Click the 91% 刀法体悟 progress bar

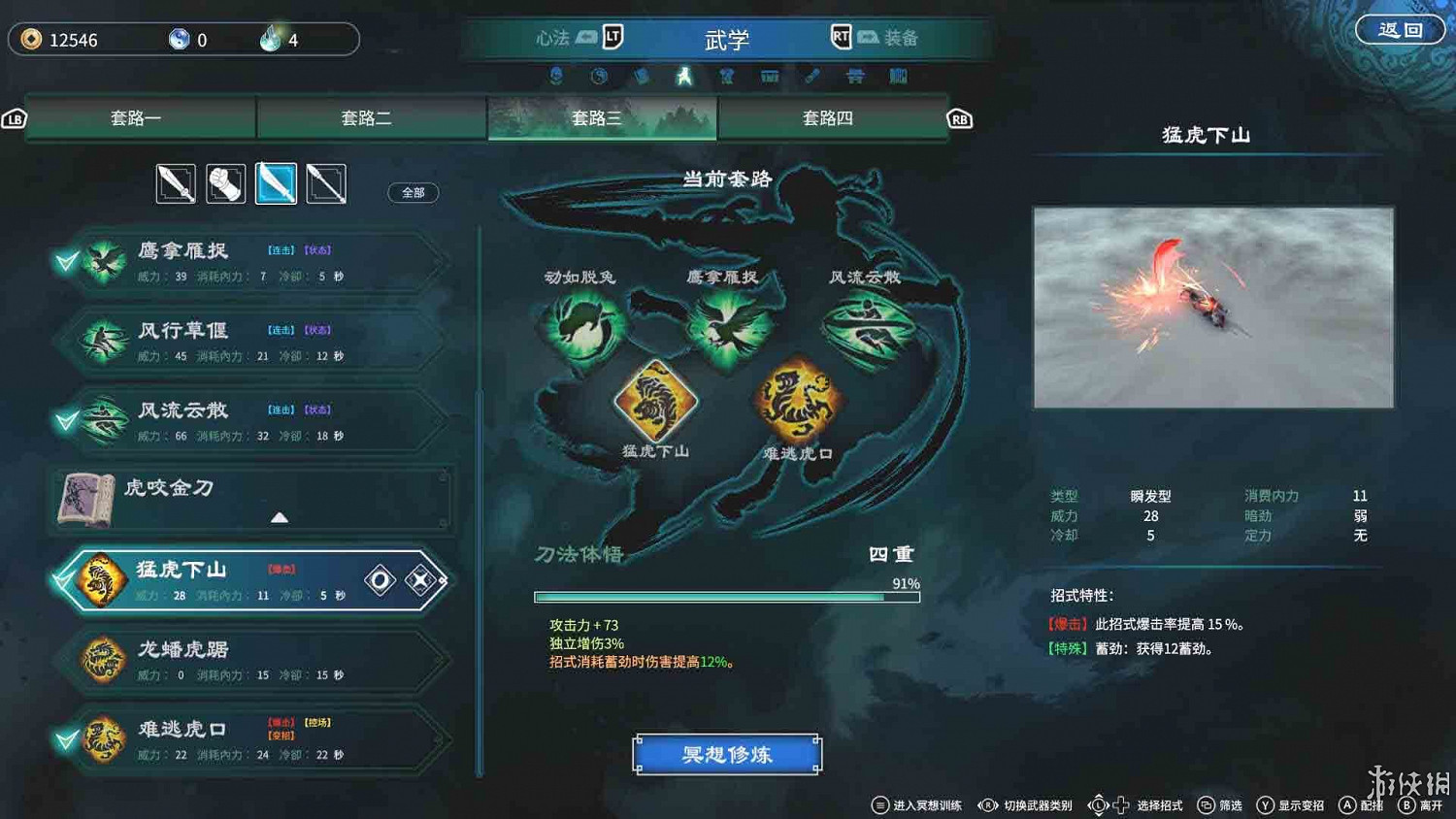[x=726, y=596]
